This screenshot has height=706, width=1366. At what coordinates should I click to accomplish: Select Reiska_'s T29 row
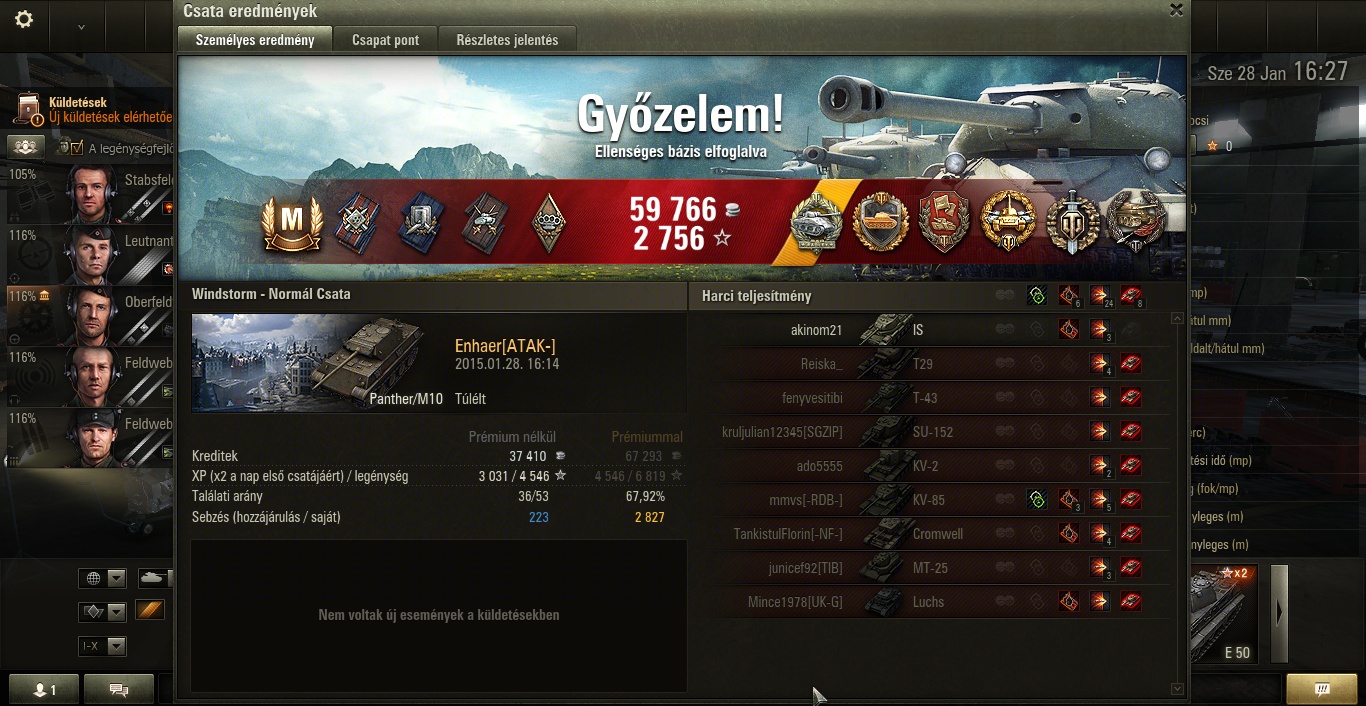pyautogui.click(x=930, y=364)
